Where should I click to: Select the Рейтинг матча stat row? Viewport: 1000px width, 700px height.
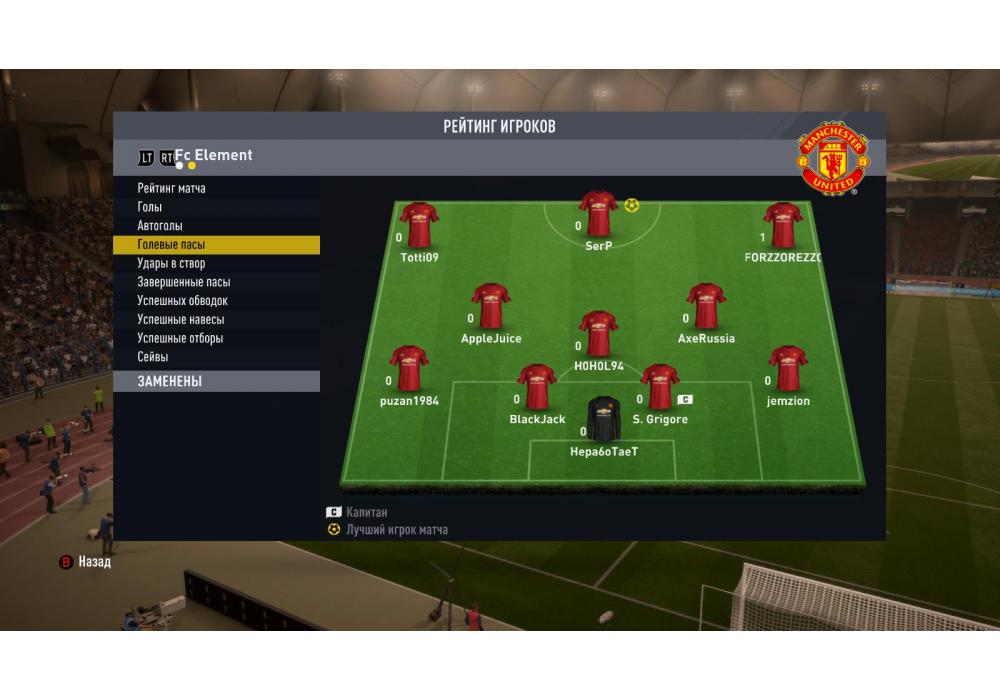[172, 188]
